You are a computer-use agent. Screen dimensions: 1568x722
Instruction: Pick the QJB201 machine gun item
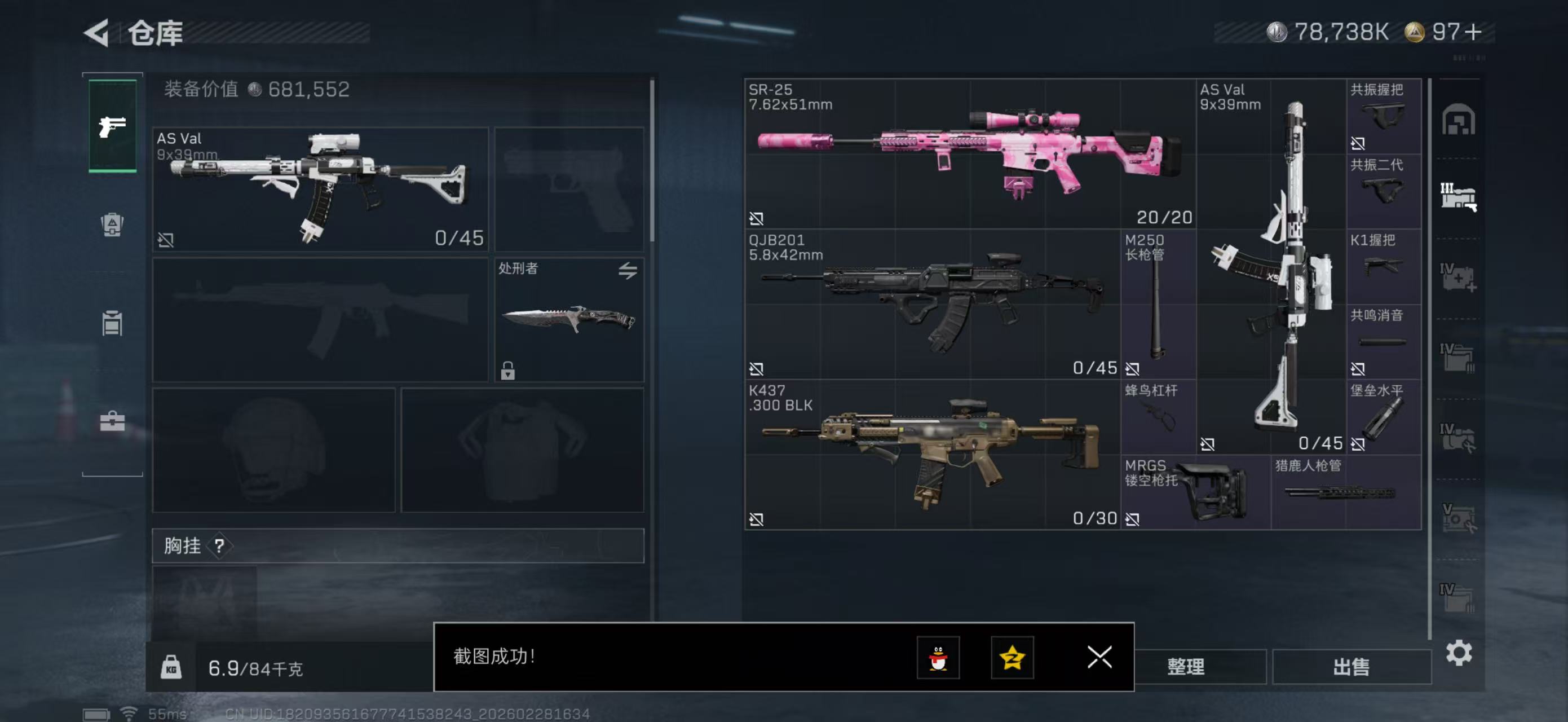pyautogui.click(x=931, y=303)
